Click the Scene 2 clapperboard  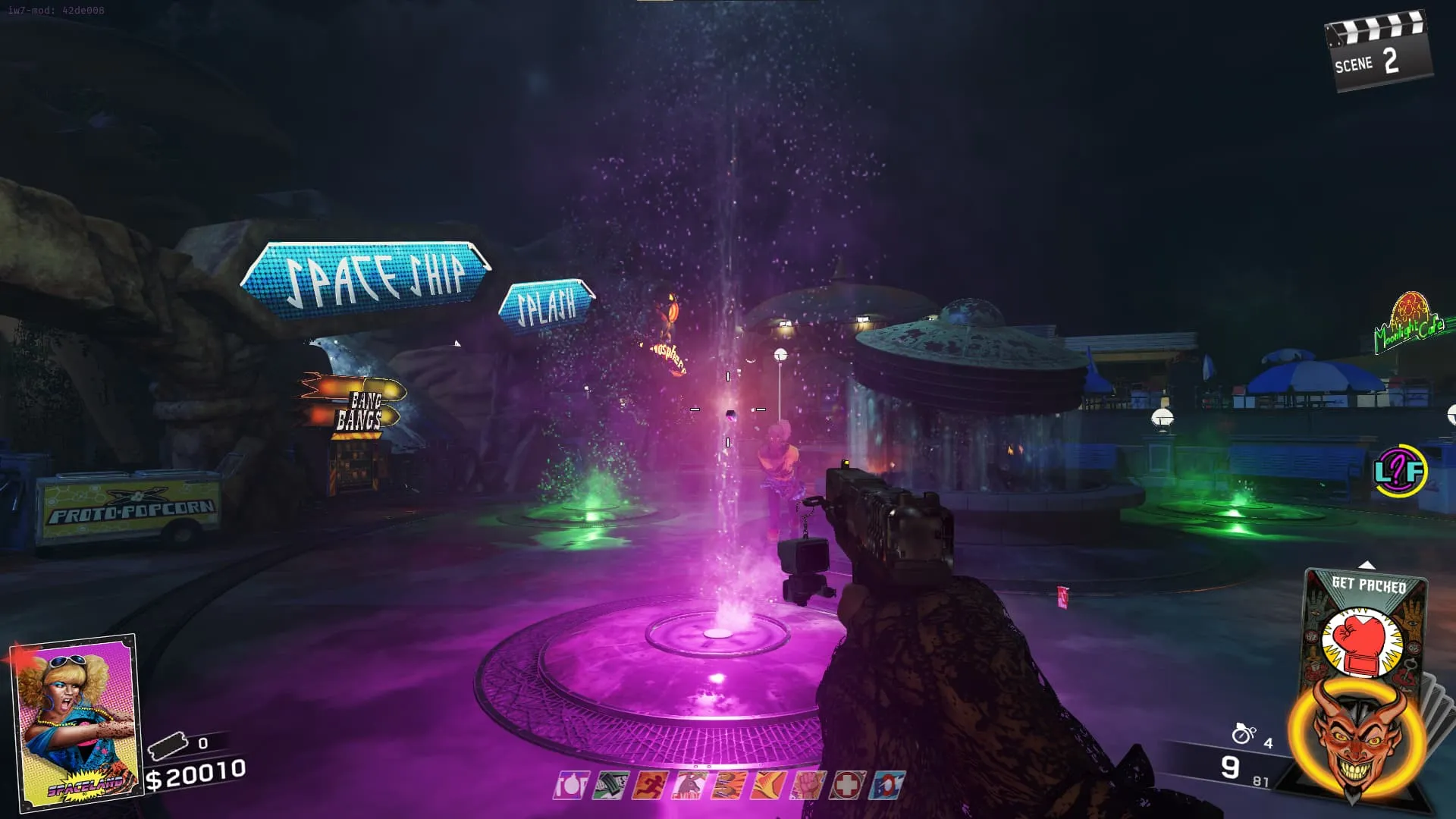(x=1378, y=53)
